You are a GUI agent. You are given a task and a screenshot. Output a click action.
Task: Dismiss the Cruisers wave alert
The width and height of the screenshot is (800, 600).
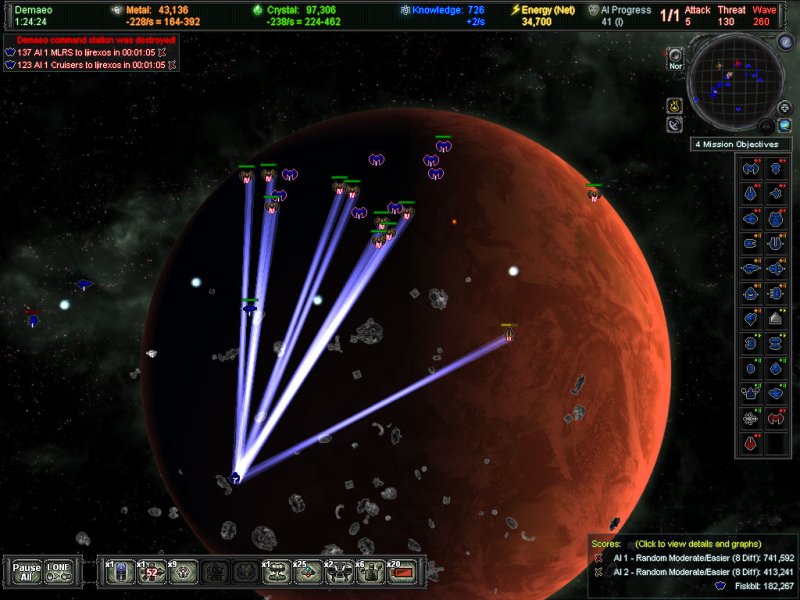[173, 64]
